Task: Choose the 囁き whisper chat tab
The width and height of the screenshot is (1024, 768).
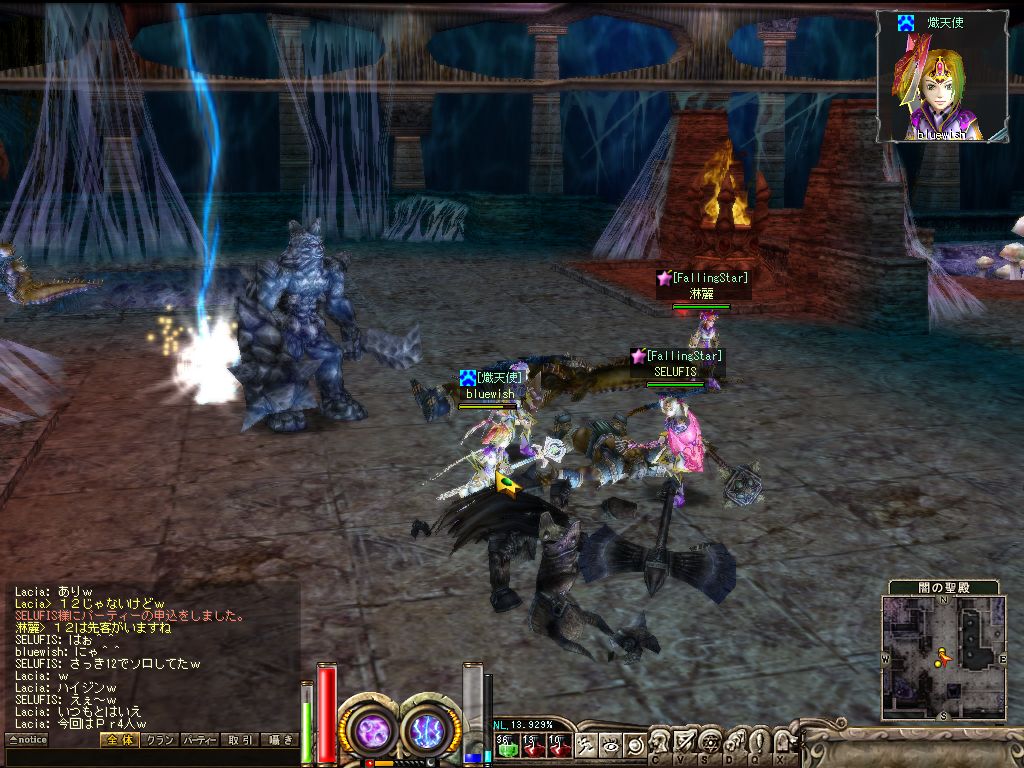Action: [279, 740]
